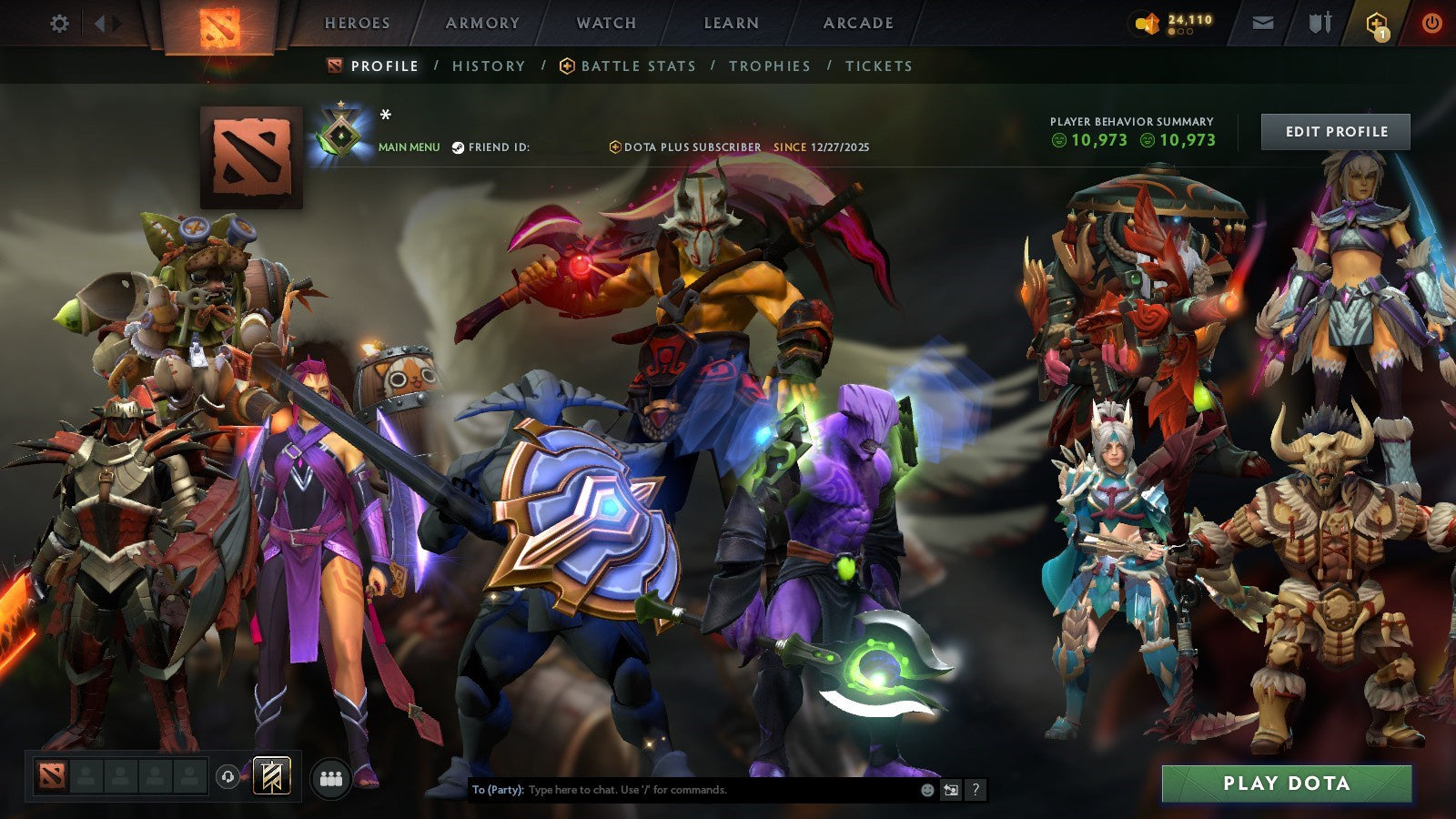Click EDIT PROFILE
This screenshot has height=819, width=1456.
[1335, 131]
